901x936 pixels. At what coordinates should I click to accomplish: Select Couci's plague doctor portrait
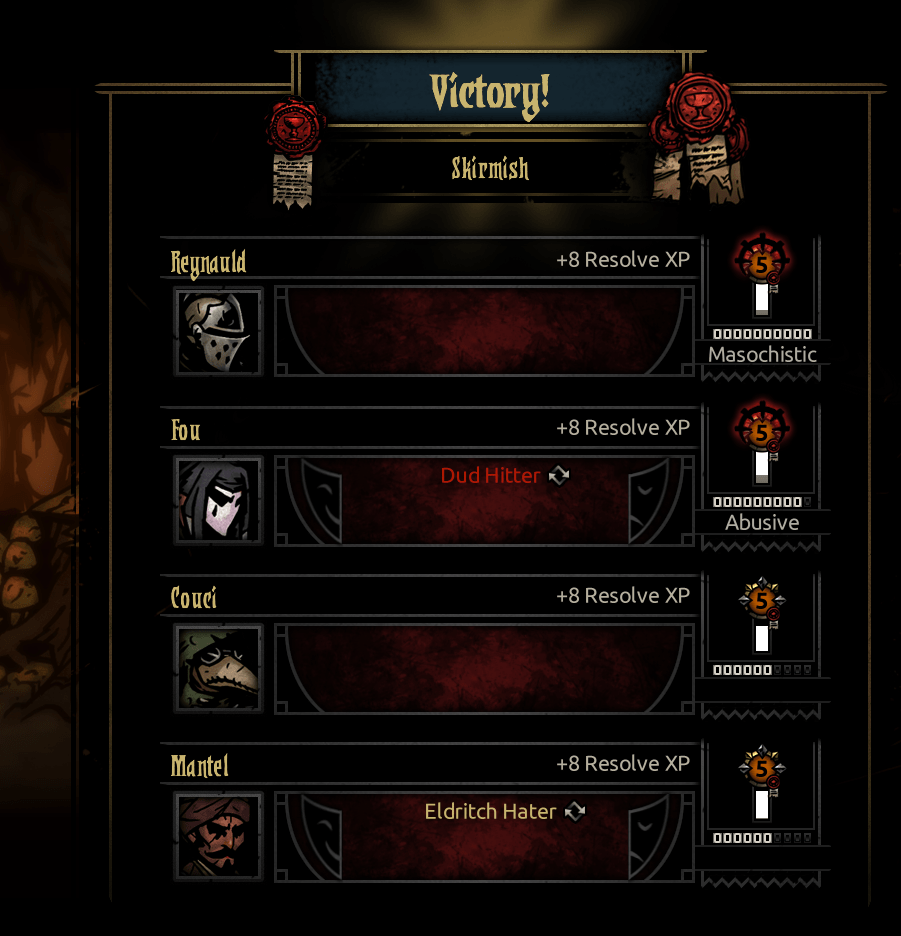(x=218, y=668)
